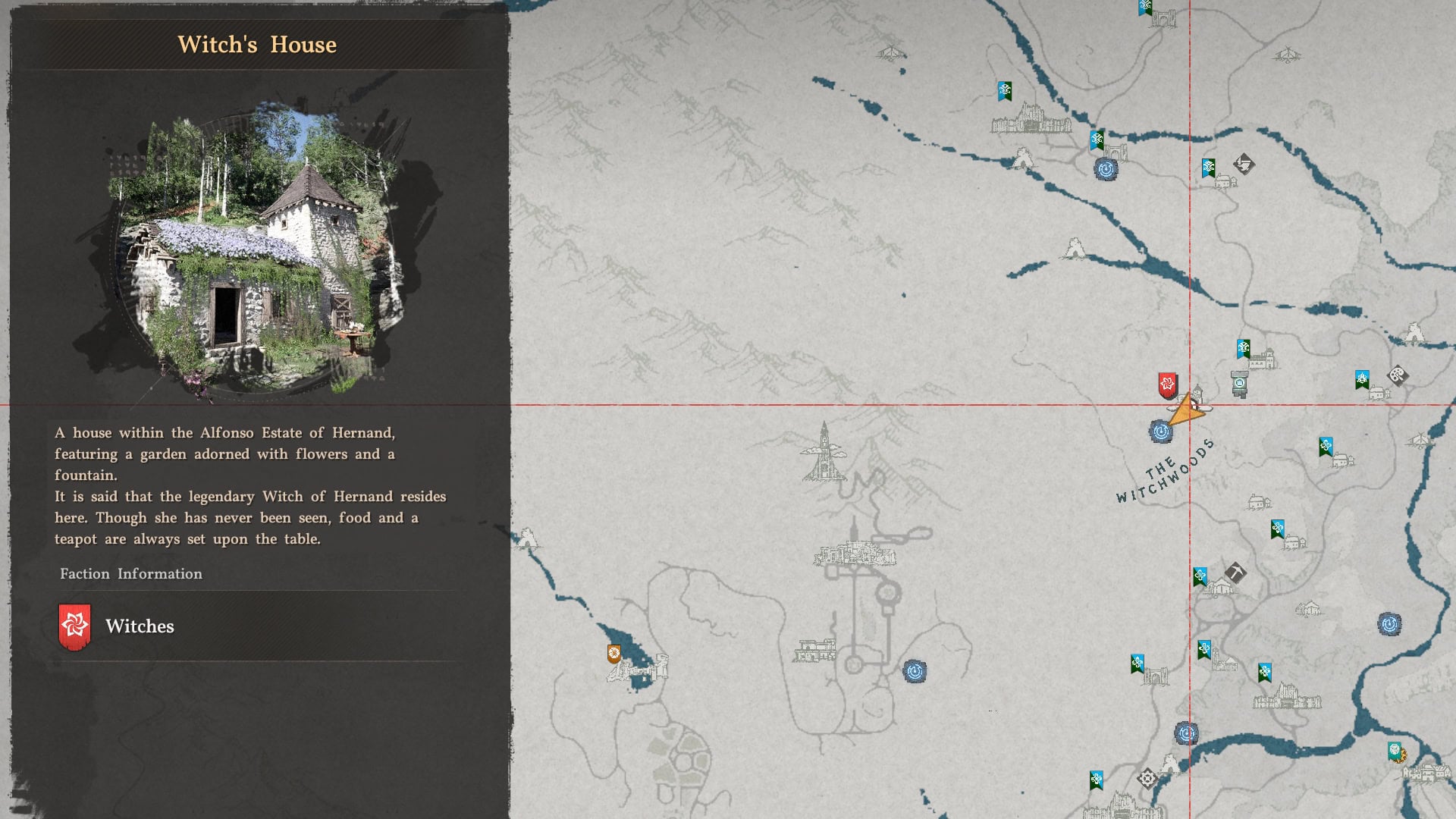Click the dark diamond marker next to the northern village
The height and width of the screenshot is (819, 1456).
[x=1244, y=163]
